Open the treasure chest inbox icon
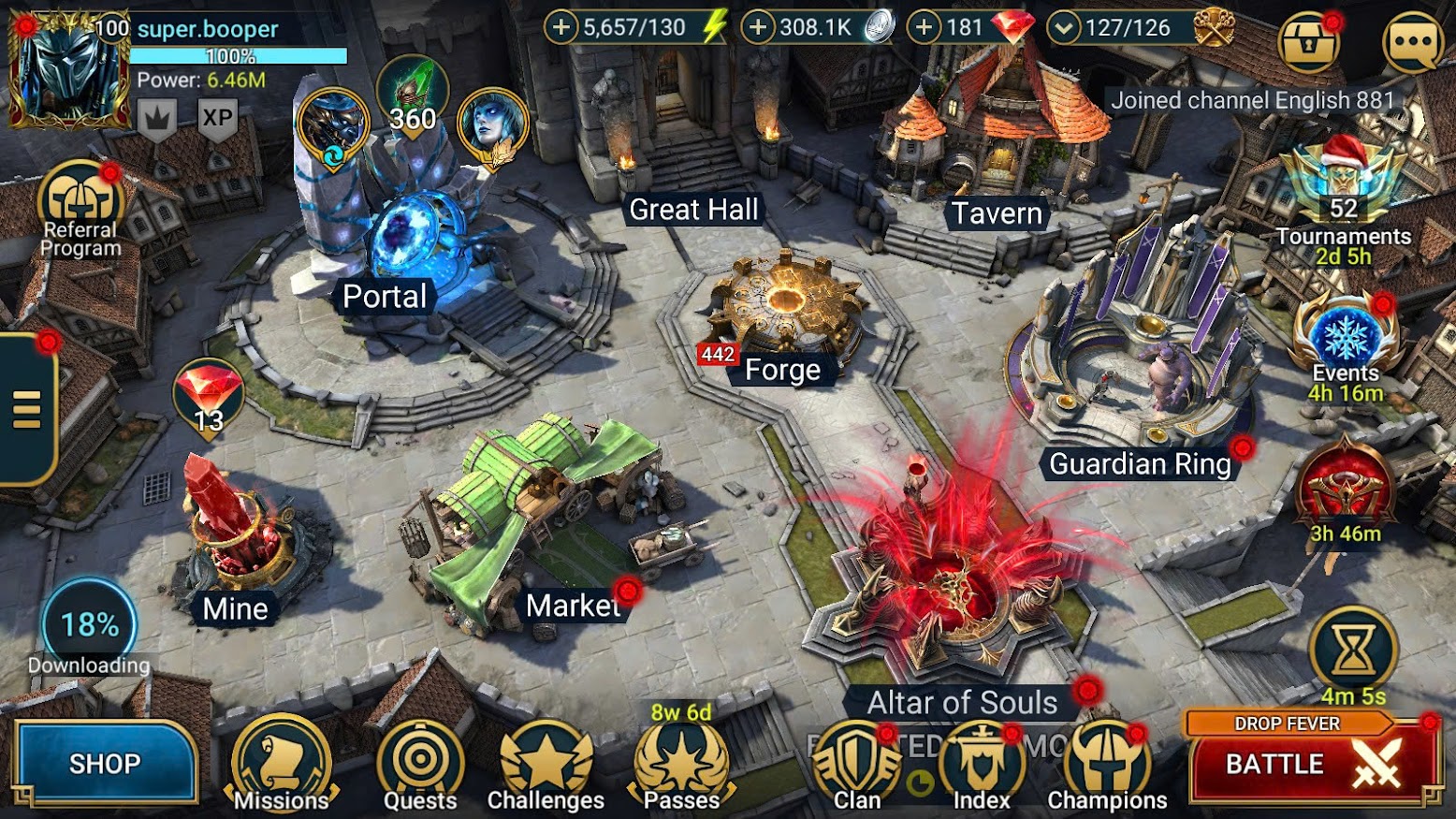The width and height of the screenshot is (1456, 819). [1308, 42]
